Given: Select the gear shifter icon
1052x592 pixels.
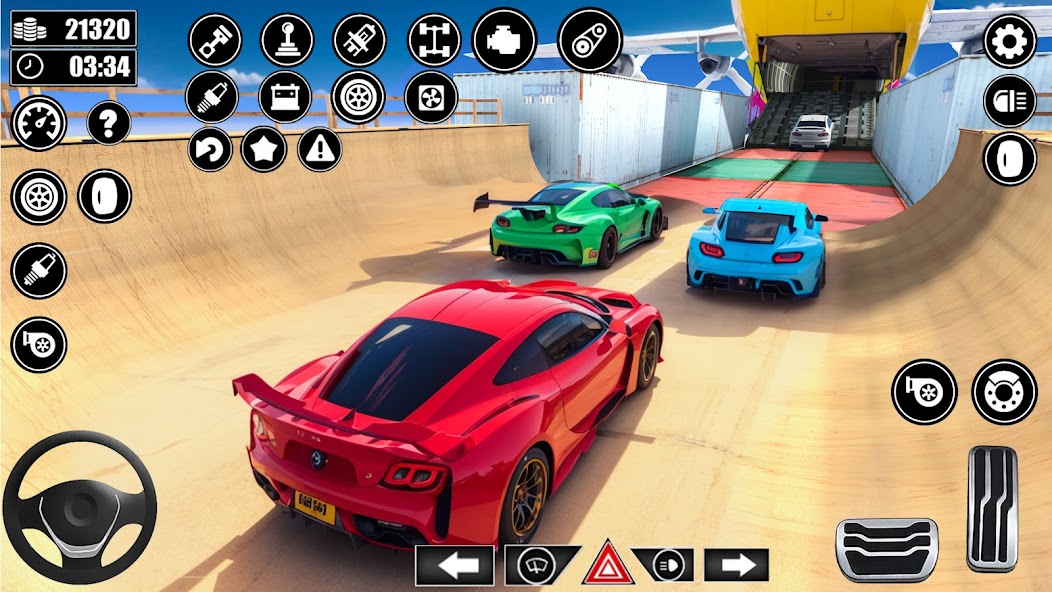Looking at the screenshot, I should click(287, 41).
